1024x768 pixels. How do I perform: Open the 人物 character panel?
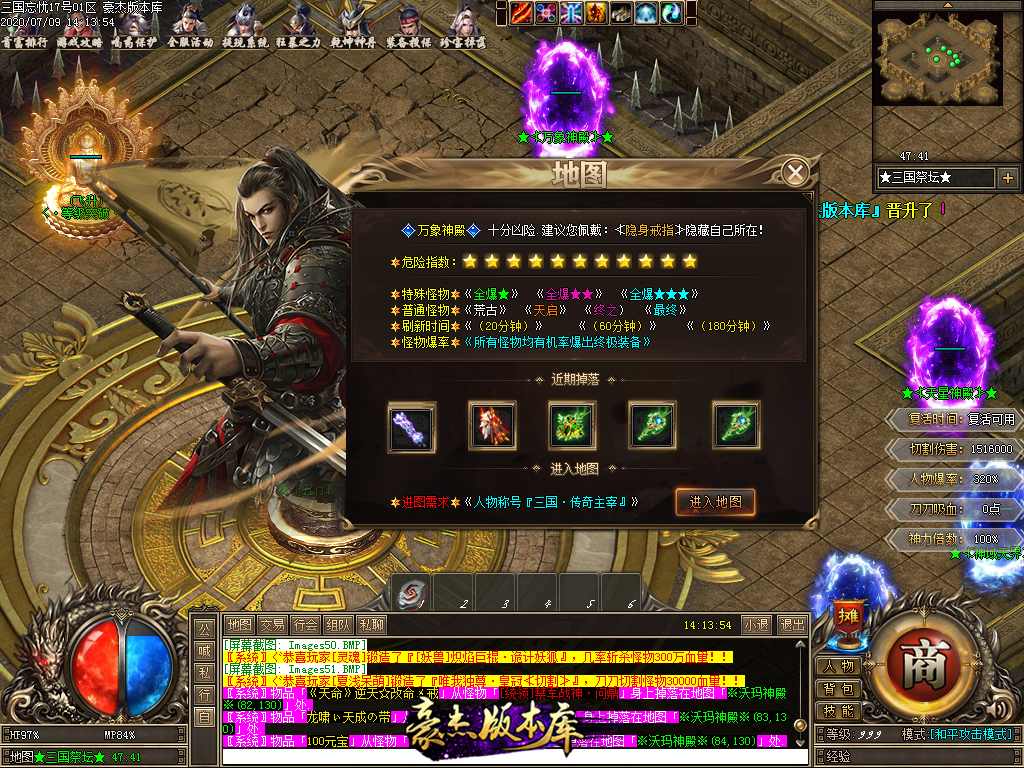[838, 667]
